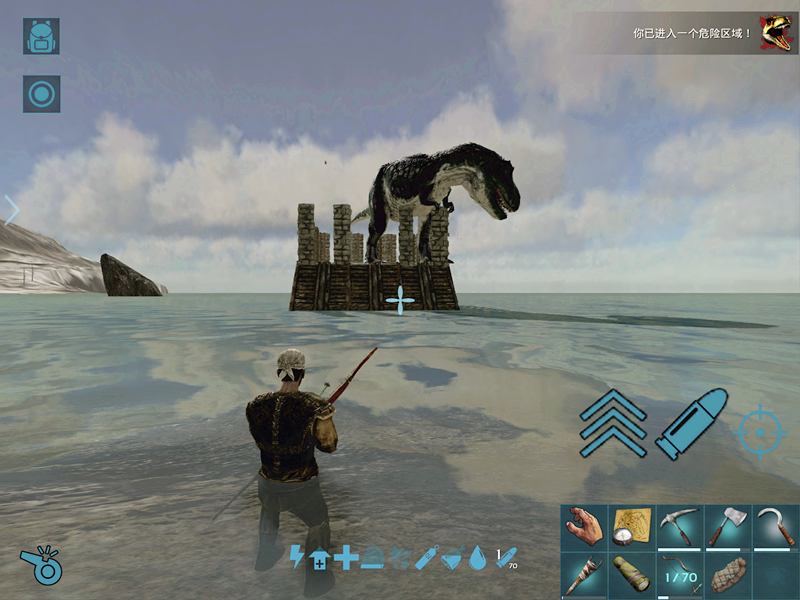Equip the torch from the hotbar
The width and height of the screenshot is (800, 600).
[x=583, y=575]
